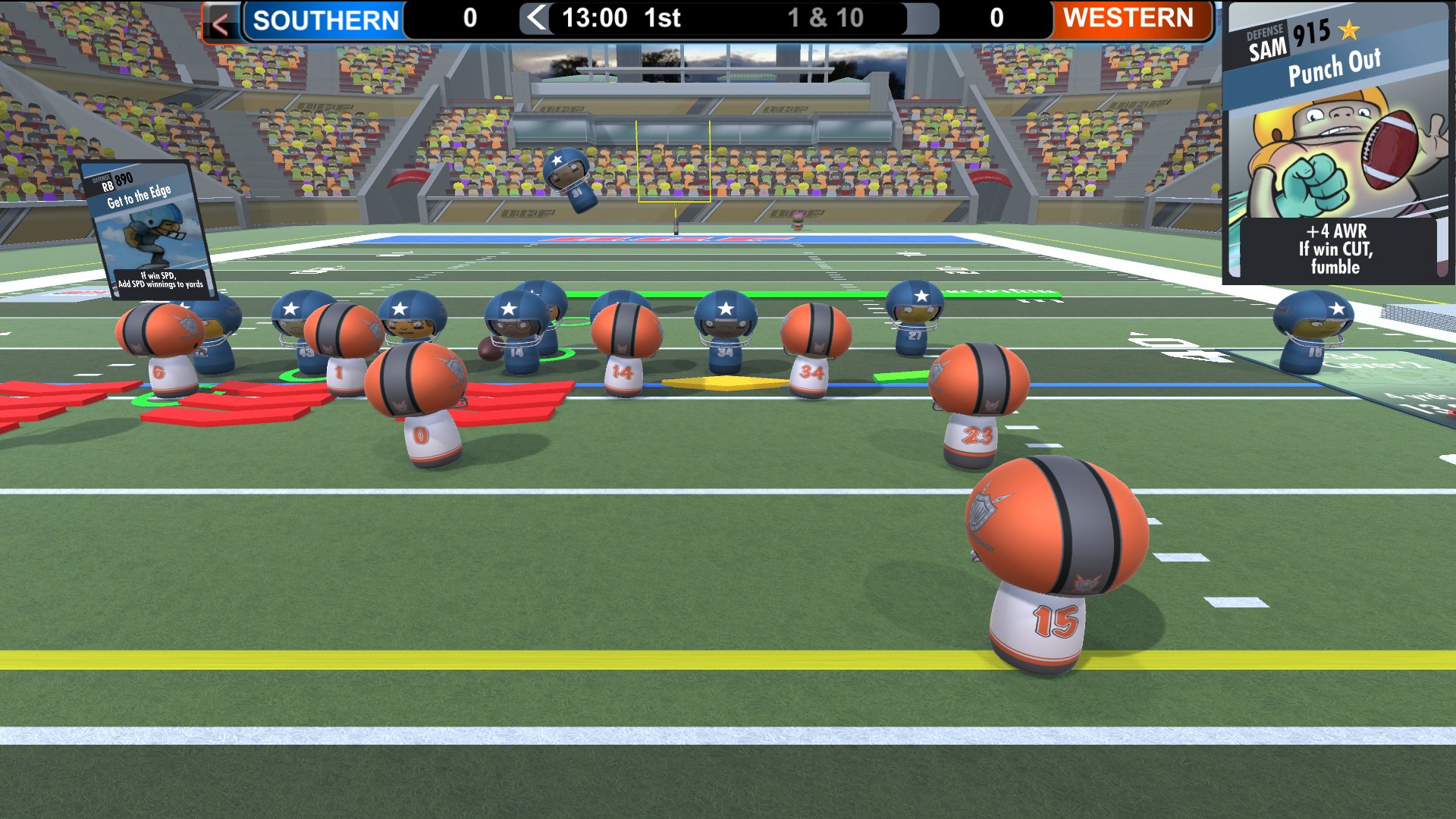Expand the game clock with the chevron arrow
1456x819 pixels.
(x=536, y=18)
